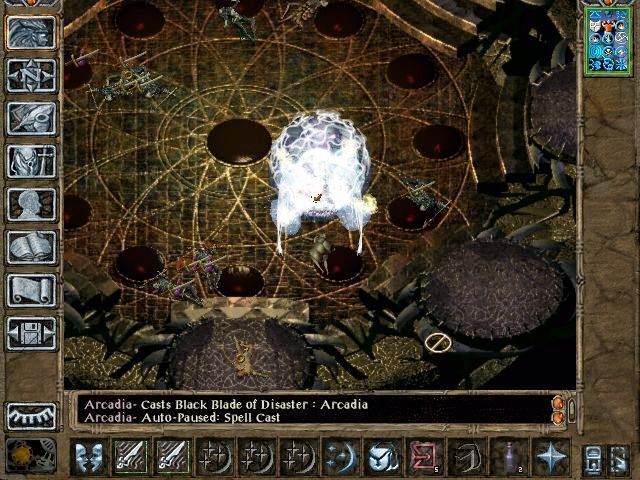Viewport: 640px width, 480px height.
Task: Open special abilities star button
Action: tap(551, 457)
